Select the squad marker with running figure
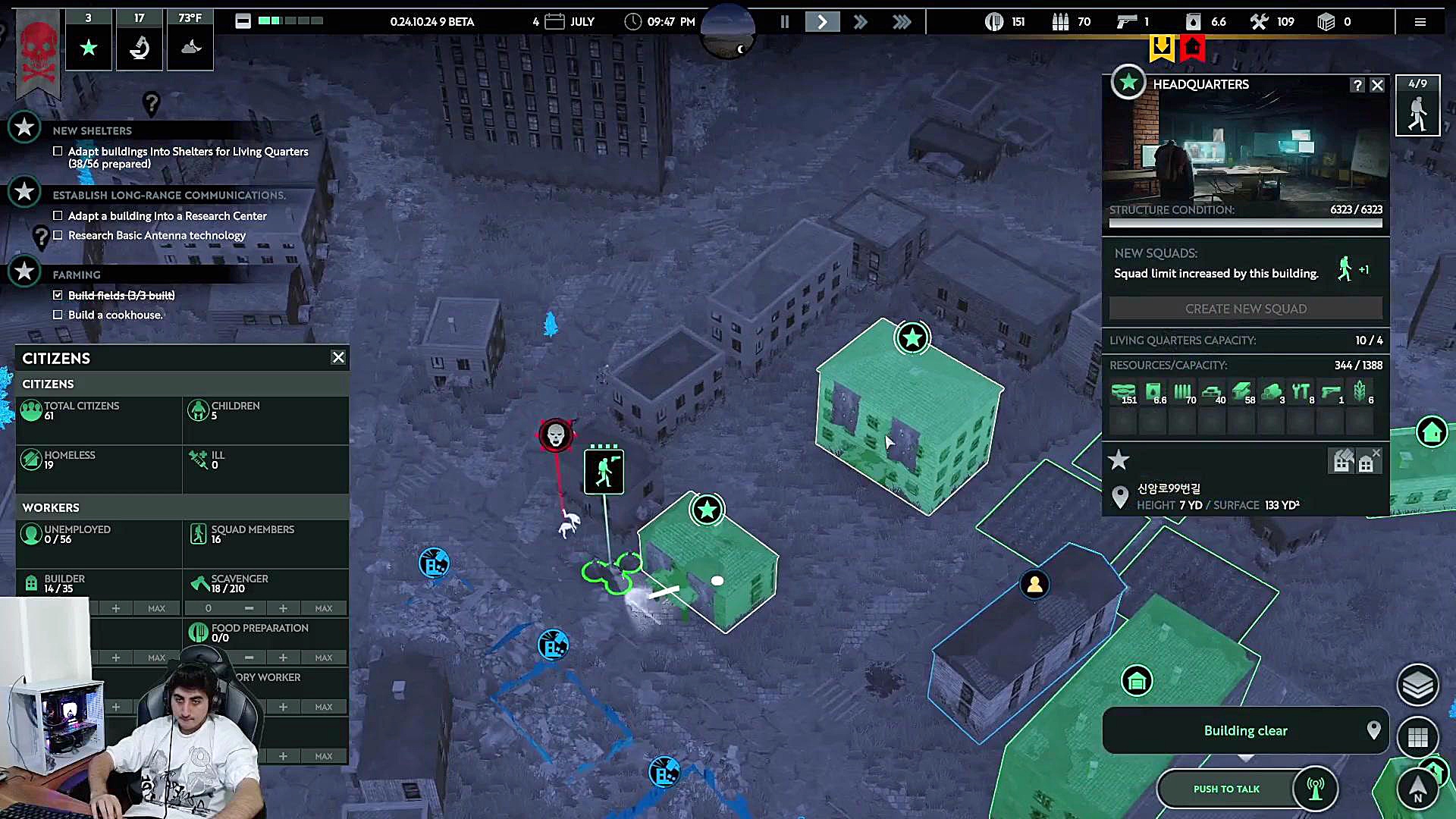Image resolution: width=1456 pixels, height=819 pixels. (604, 472)
